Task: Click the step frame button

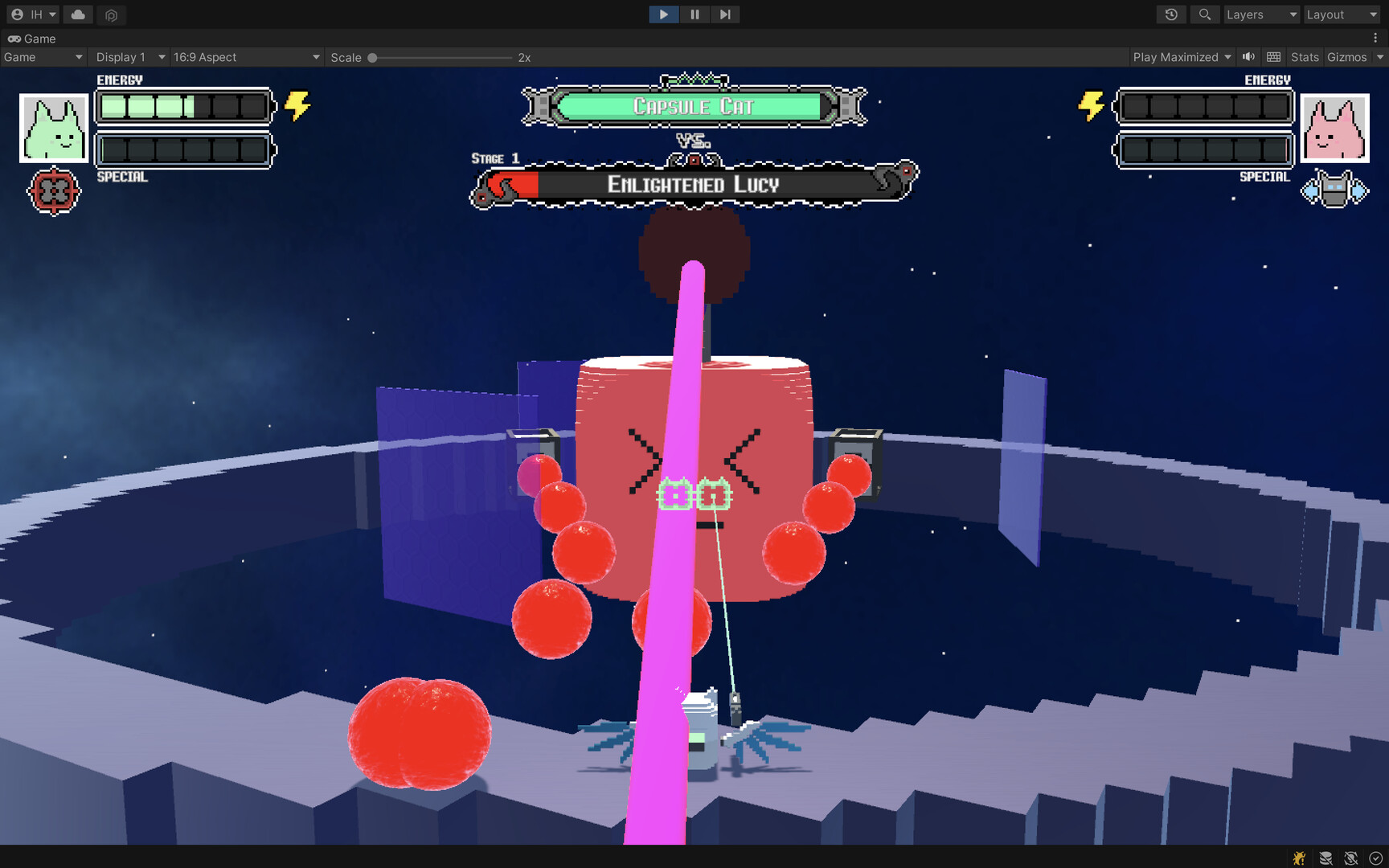Action: click(725, 14)
